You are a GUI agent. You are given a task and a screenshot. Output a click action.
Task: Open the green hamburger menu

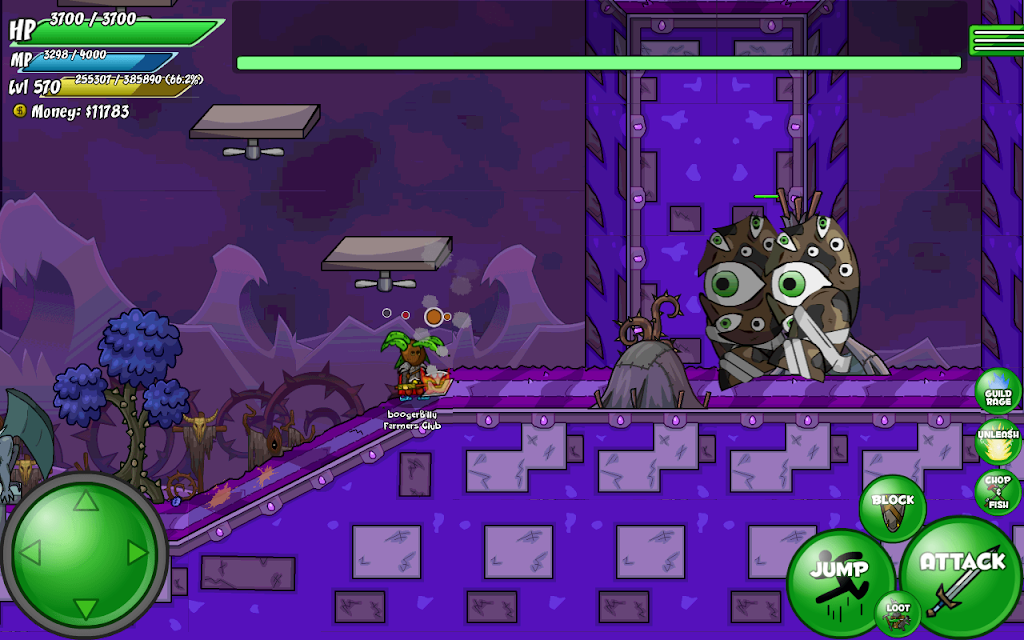[x=995, y=40]
